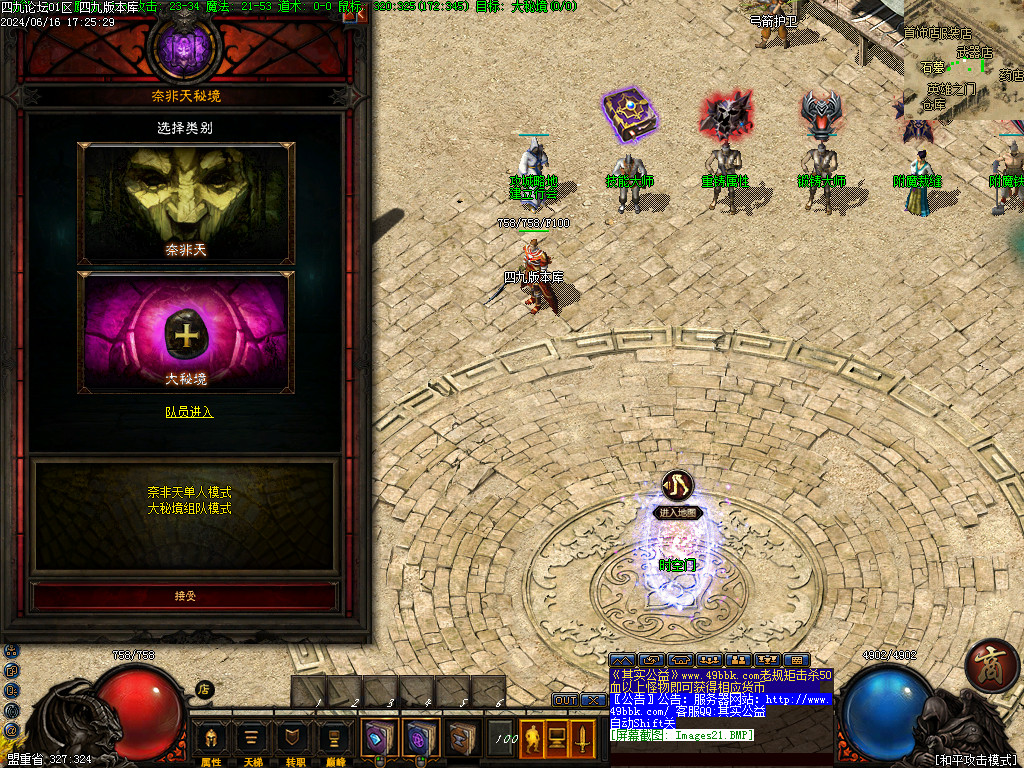Follow the 队员进入 team member entry link
This screenshot has width=1024, height=768.
(189, 411)
